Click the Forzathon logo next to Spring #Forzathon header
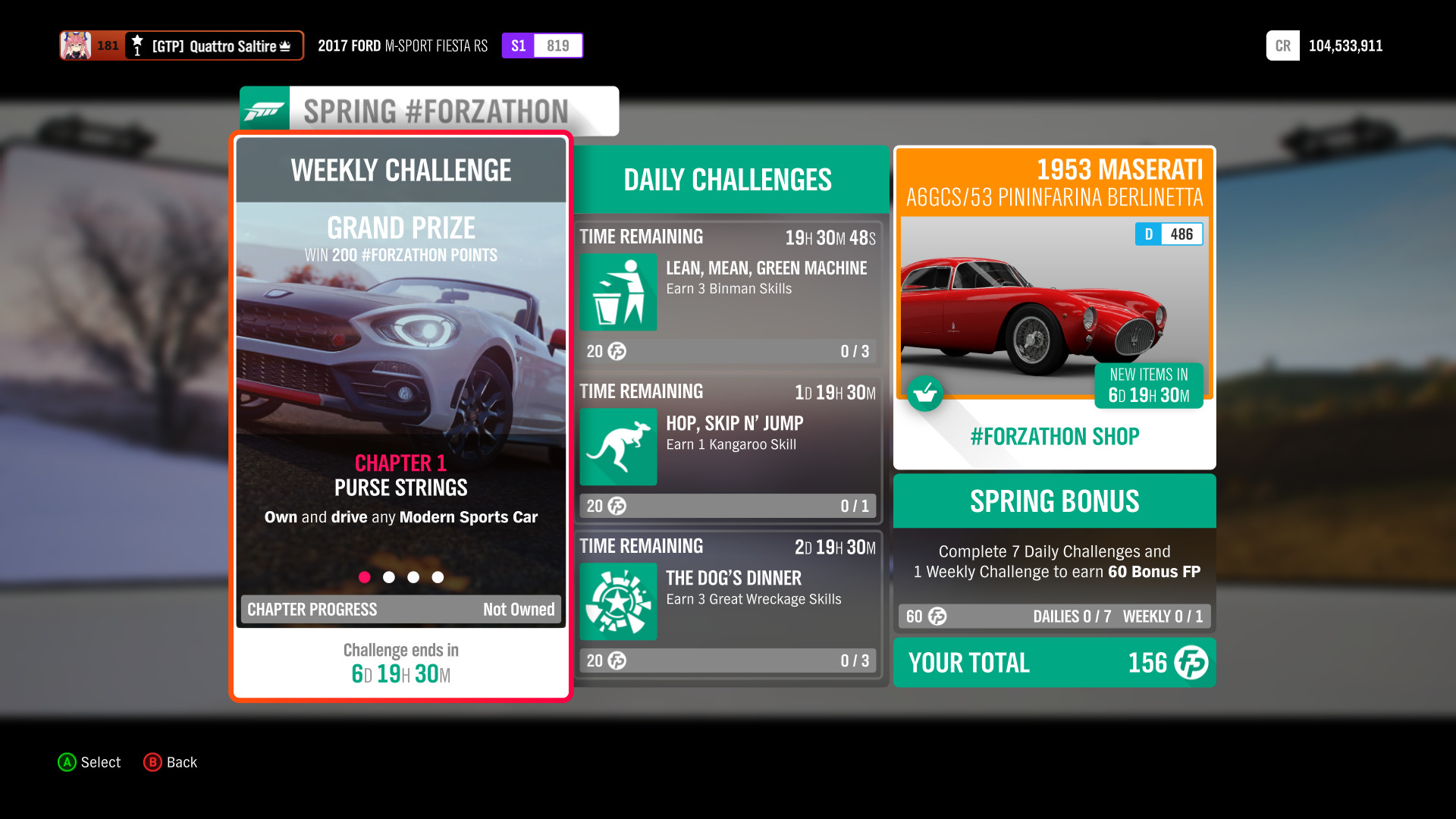 tap(265, 110)
